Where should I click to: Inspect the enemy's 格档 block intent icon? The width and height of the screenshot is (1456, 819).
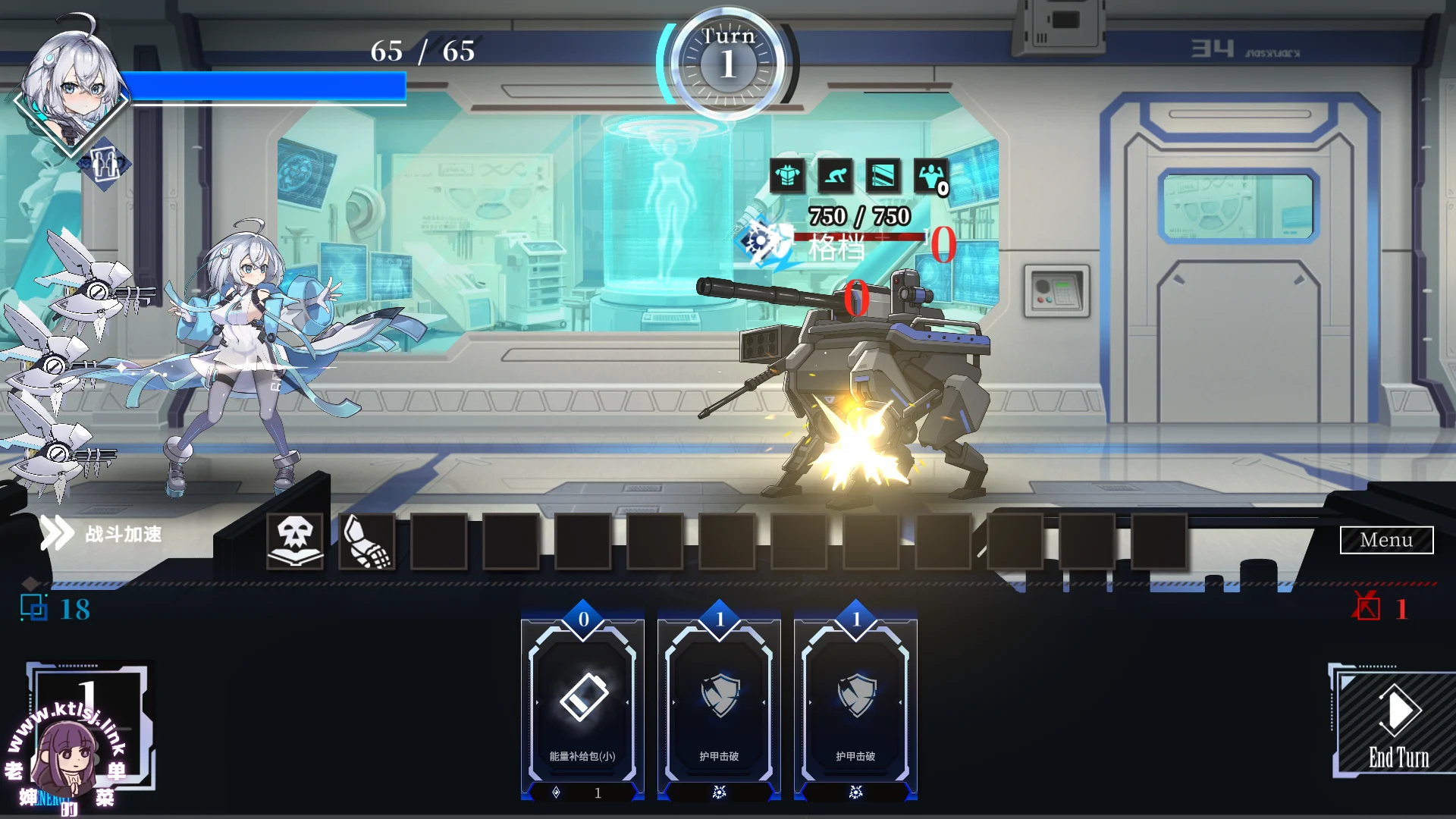coord(760,241)
